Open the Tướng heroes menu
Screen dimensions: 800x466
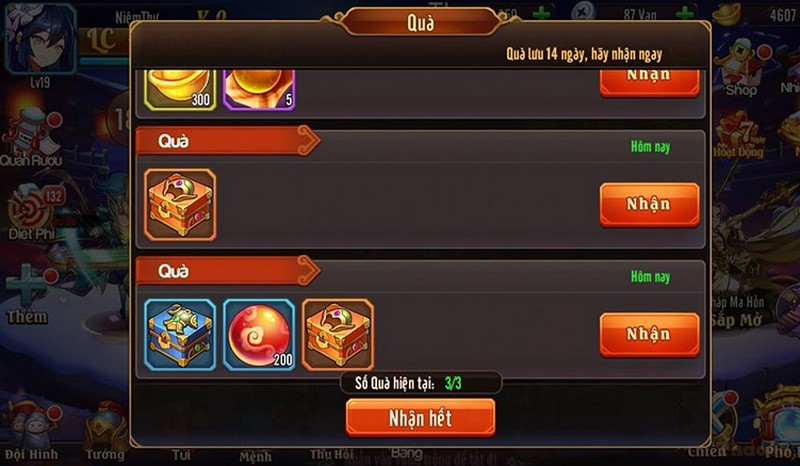[105, 432]
